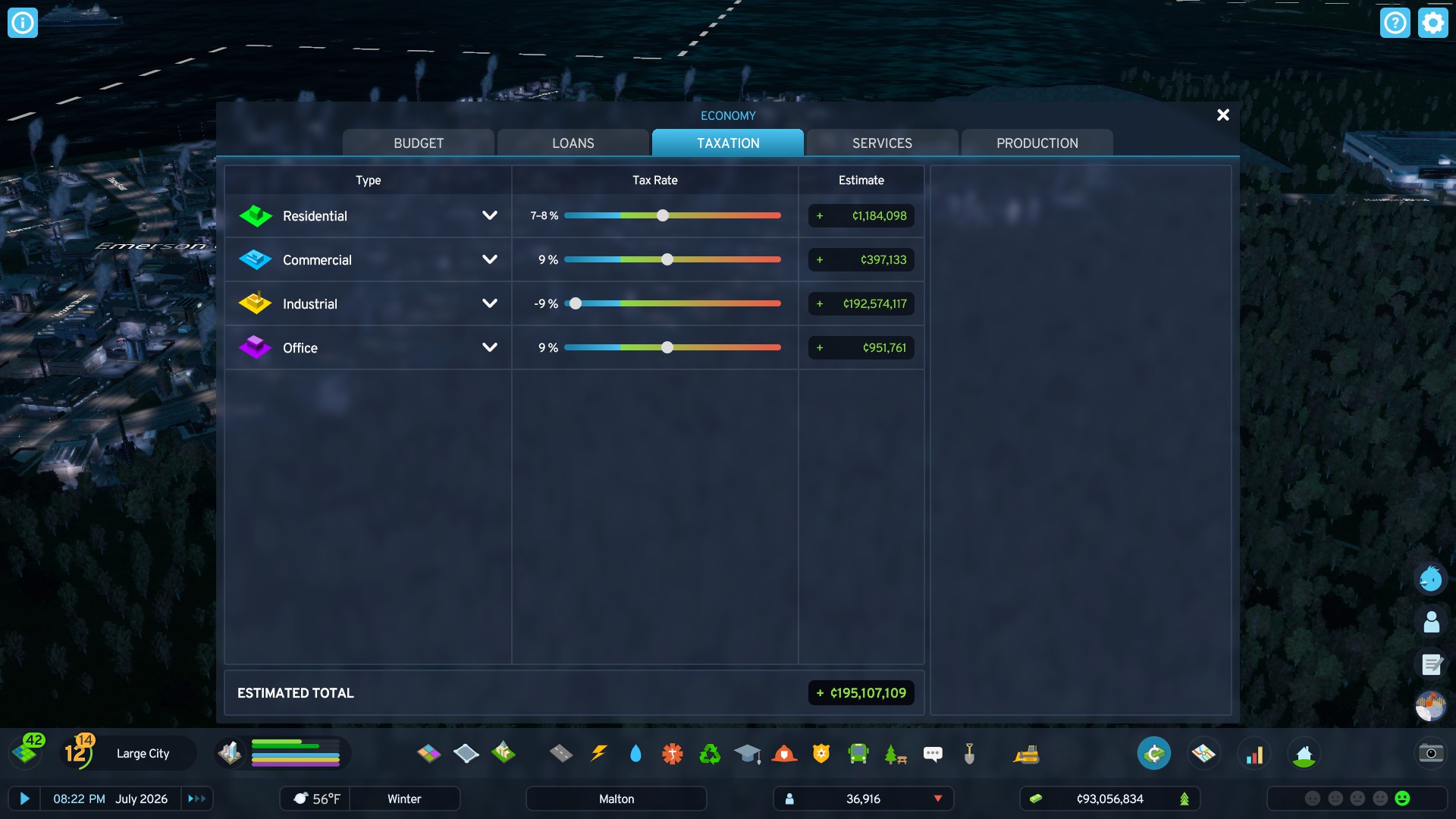Select the Bulldozer tool
Screen dimensions: 1456x819
tap(1028, 753)
